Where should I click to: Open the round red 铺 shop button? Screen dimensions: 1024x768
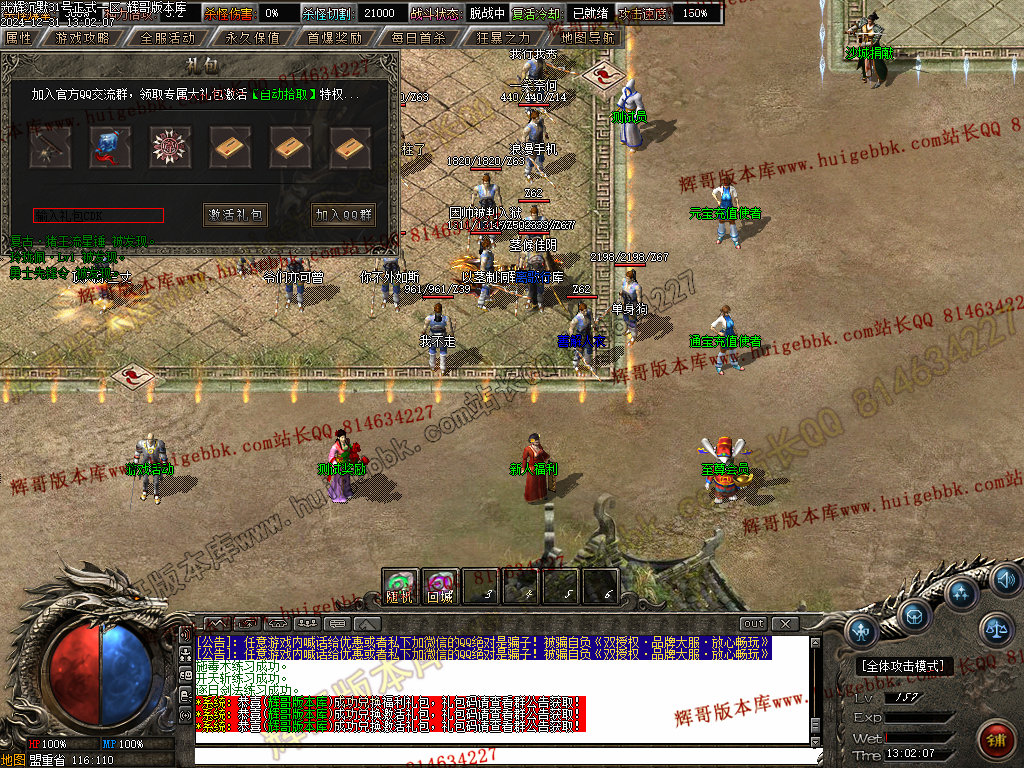click(995, 741)
